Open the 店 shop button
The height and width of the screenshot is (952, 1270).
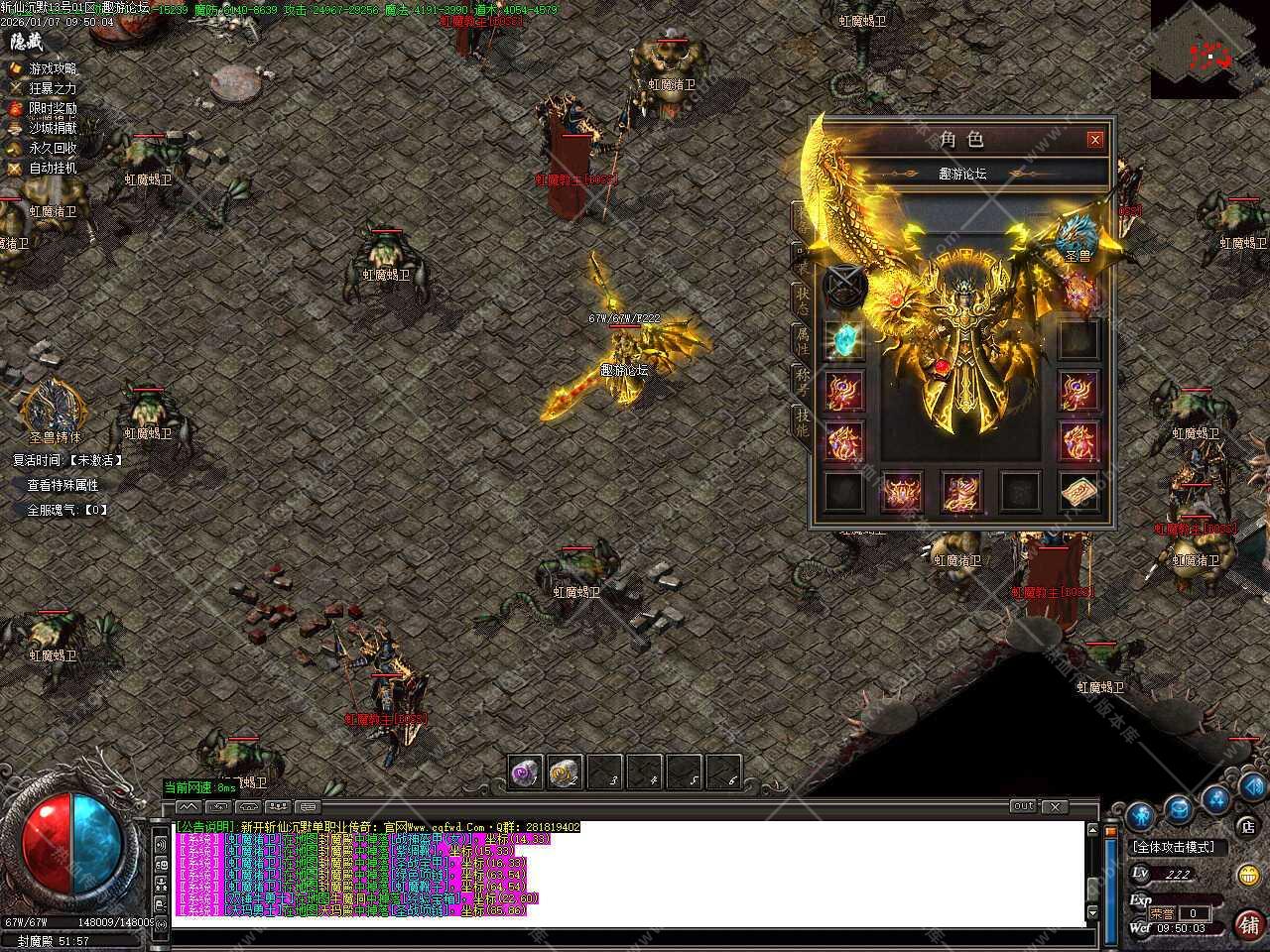tap(1247, 826)
